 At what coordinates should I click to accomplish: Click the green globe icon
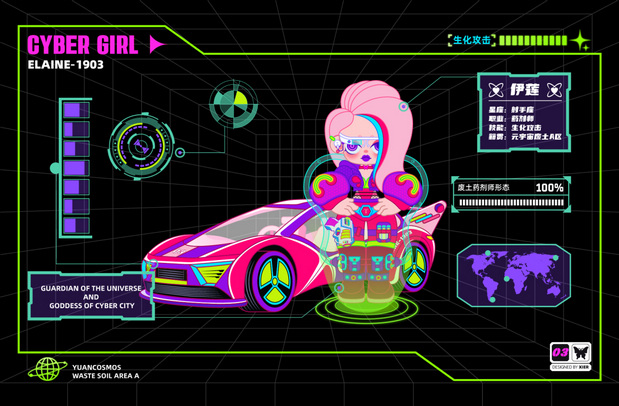[46, 369]
